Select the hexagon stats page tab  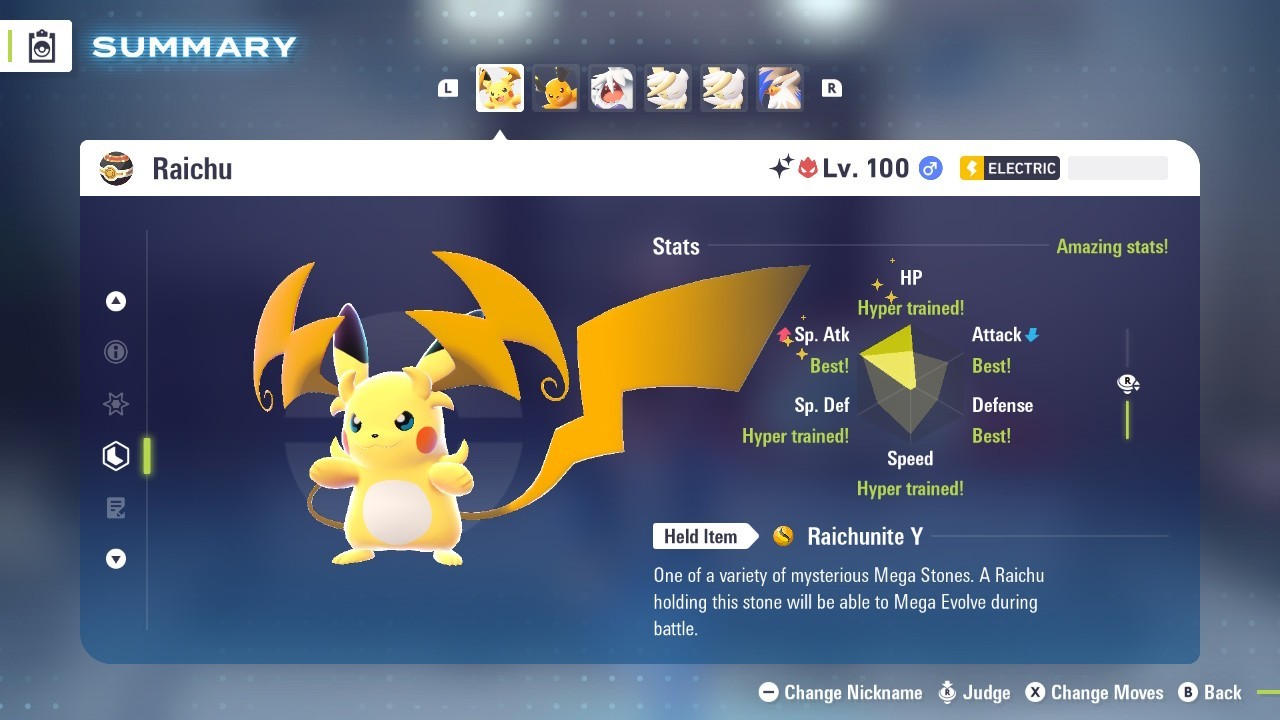116,456
